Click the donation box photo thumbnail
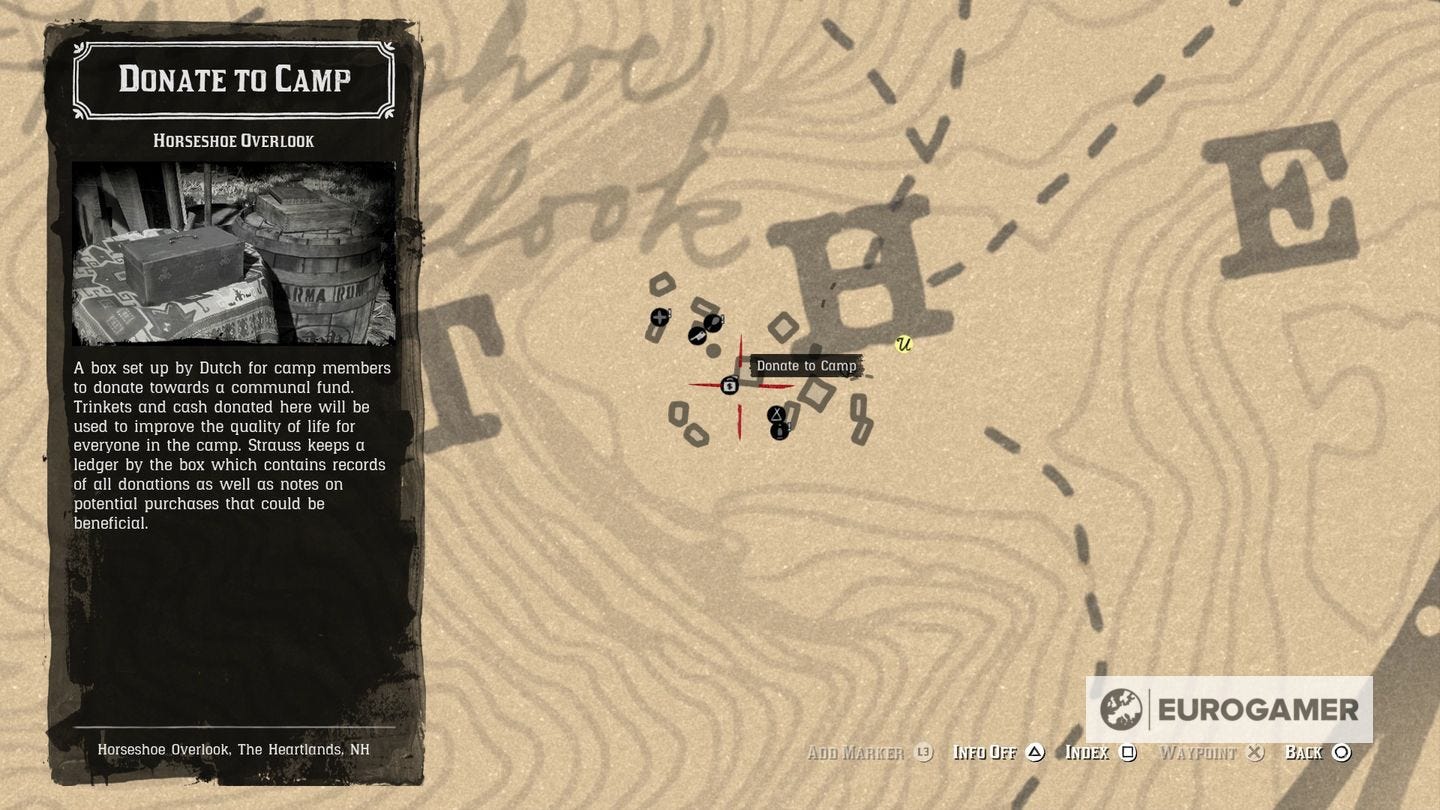 tap(233, 250)
